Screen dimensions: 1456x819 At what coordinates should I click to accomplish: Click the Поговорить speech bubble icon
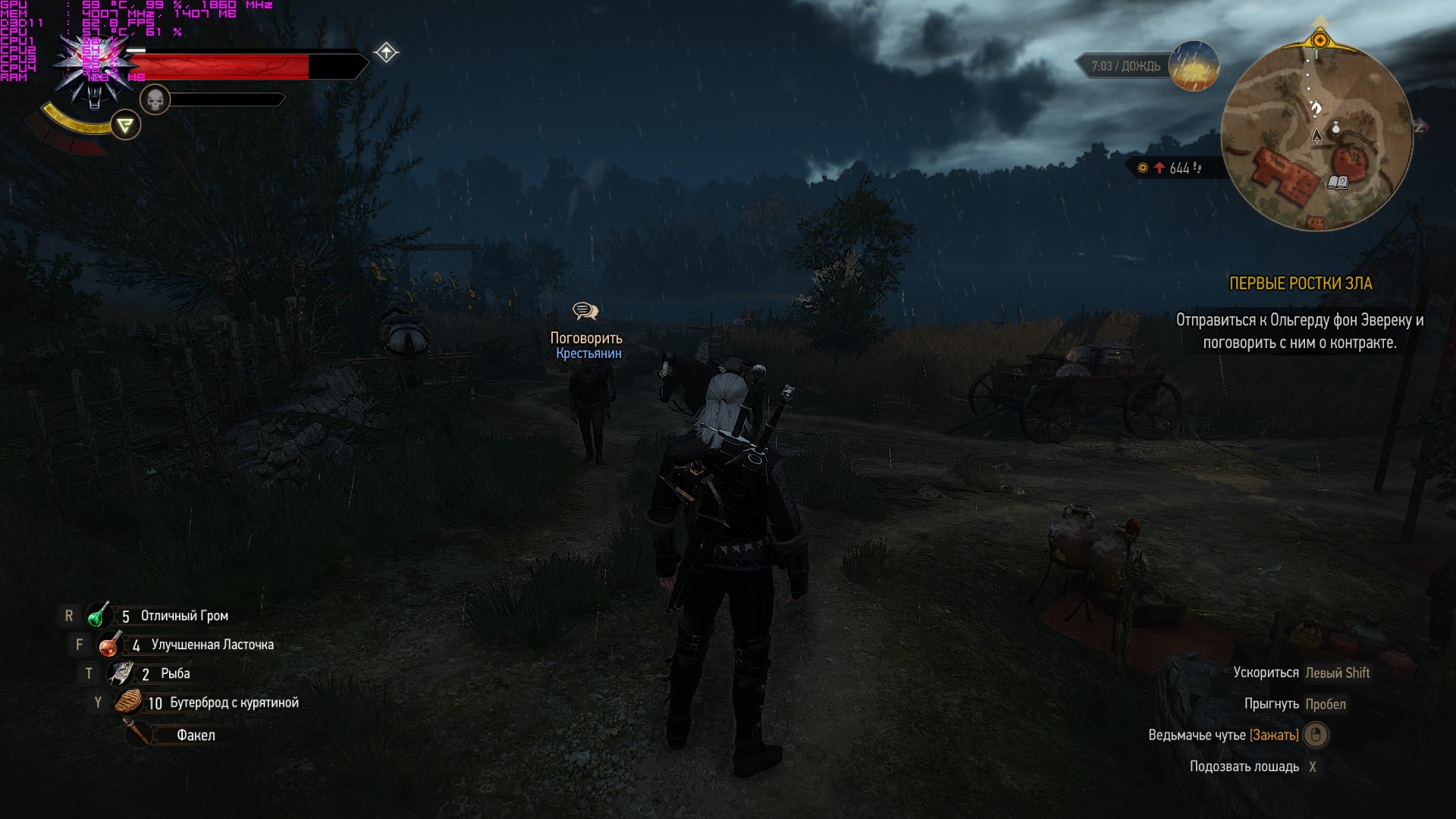pos(585,311)
